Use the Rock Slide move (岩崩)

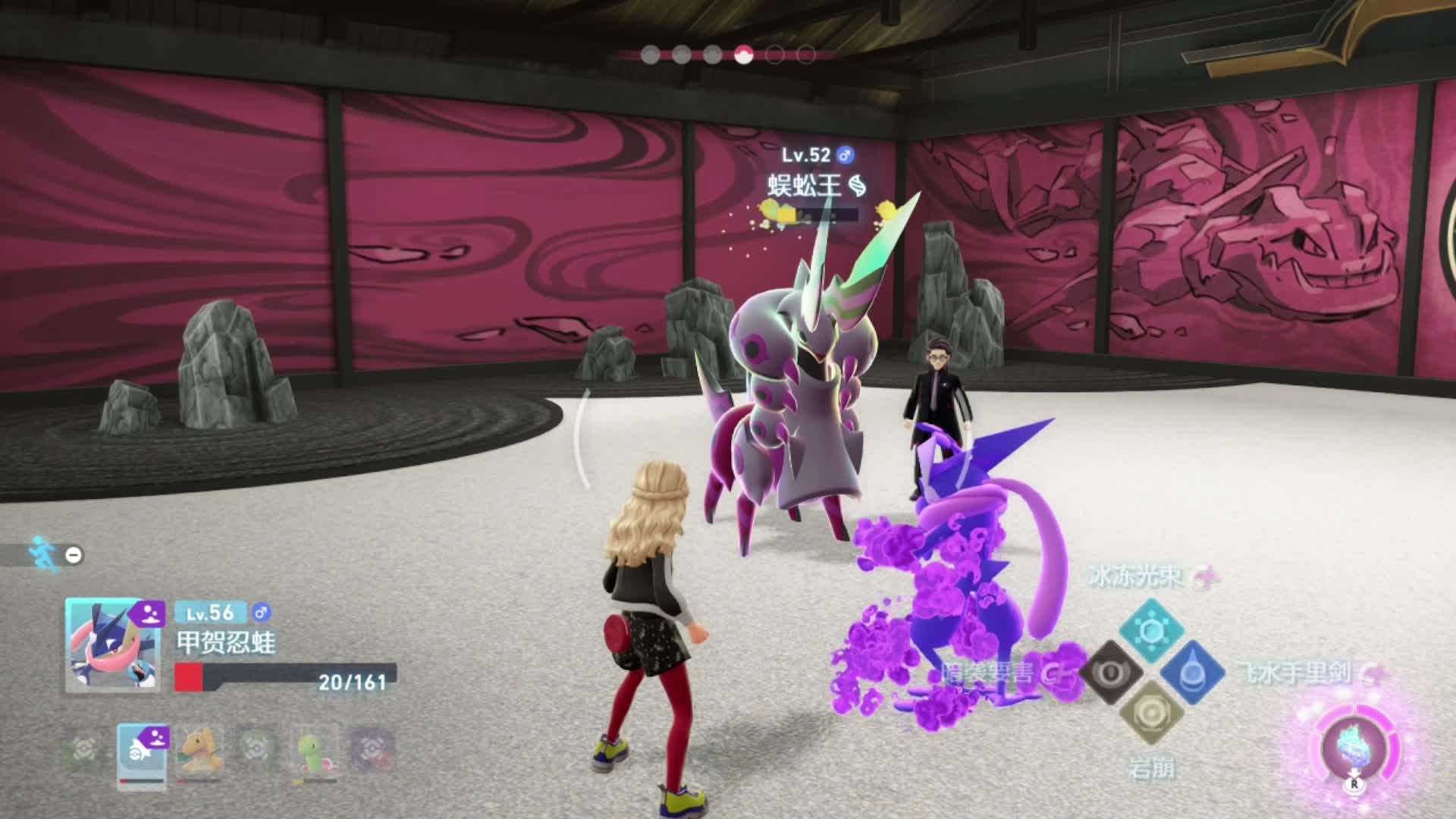[x=1151, y=713]
